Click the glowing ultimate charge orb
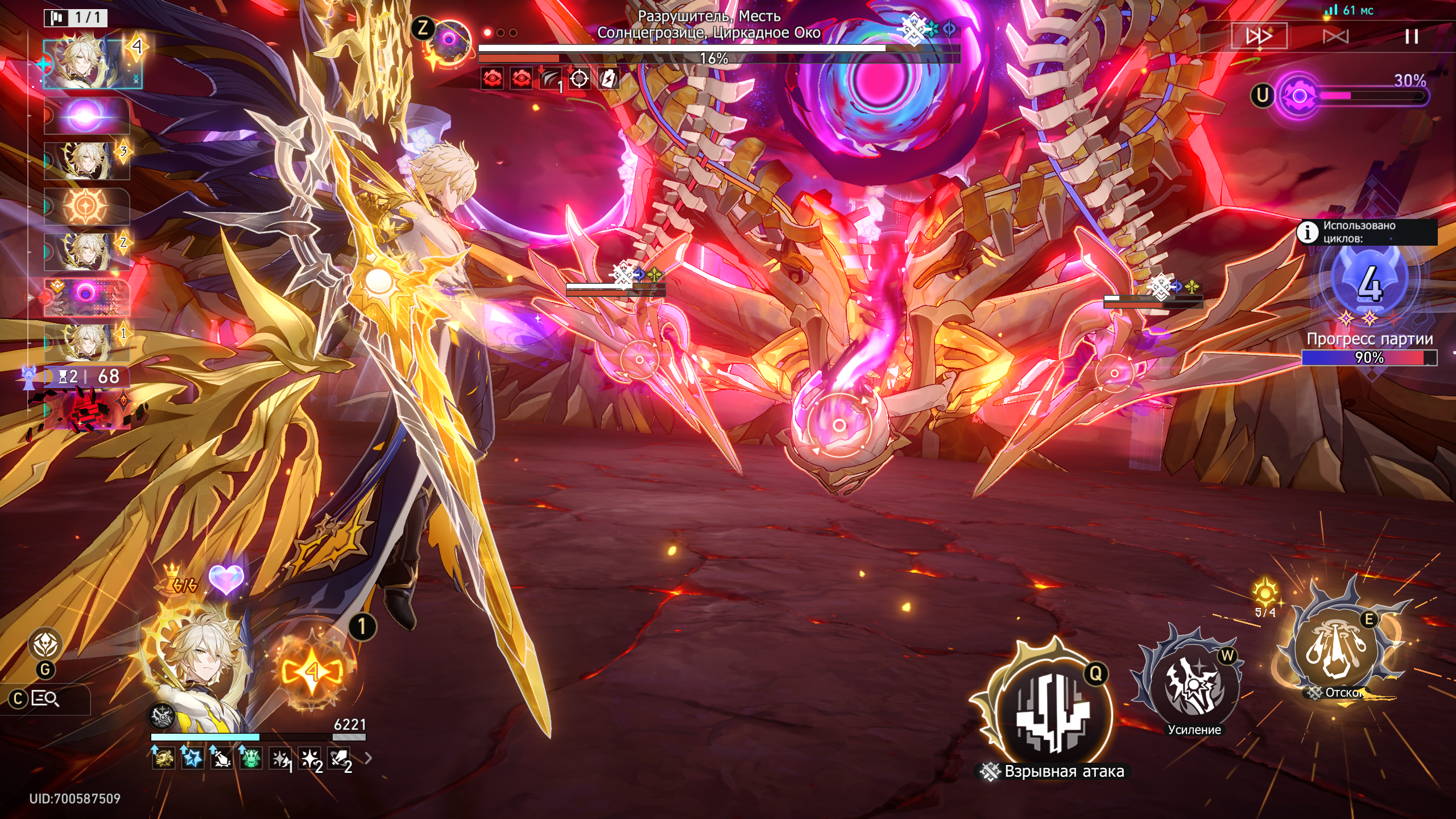Screen dimensions: 1456x819 click(312, 672)
